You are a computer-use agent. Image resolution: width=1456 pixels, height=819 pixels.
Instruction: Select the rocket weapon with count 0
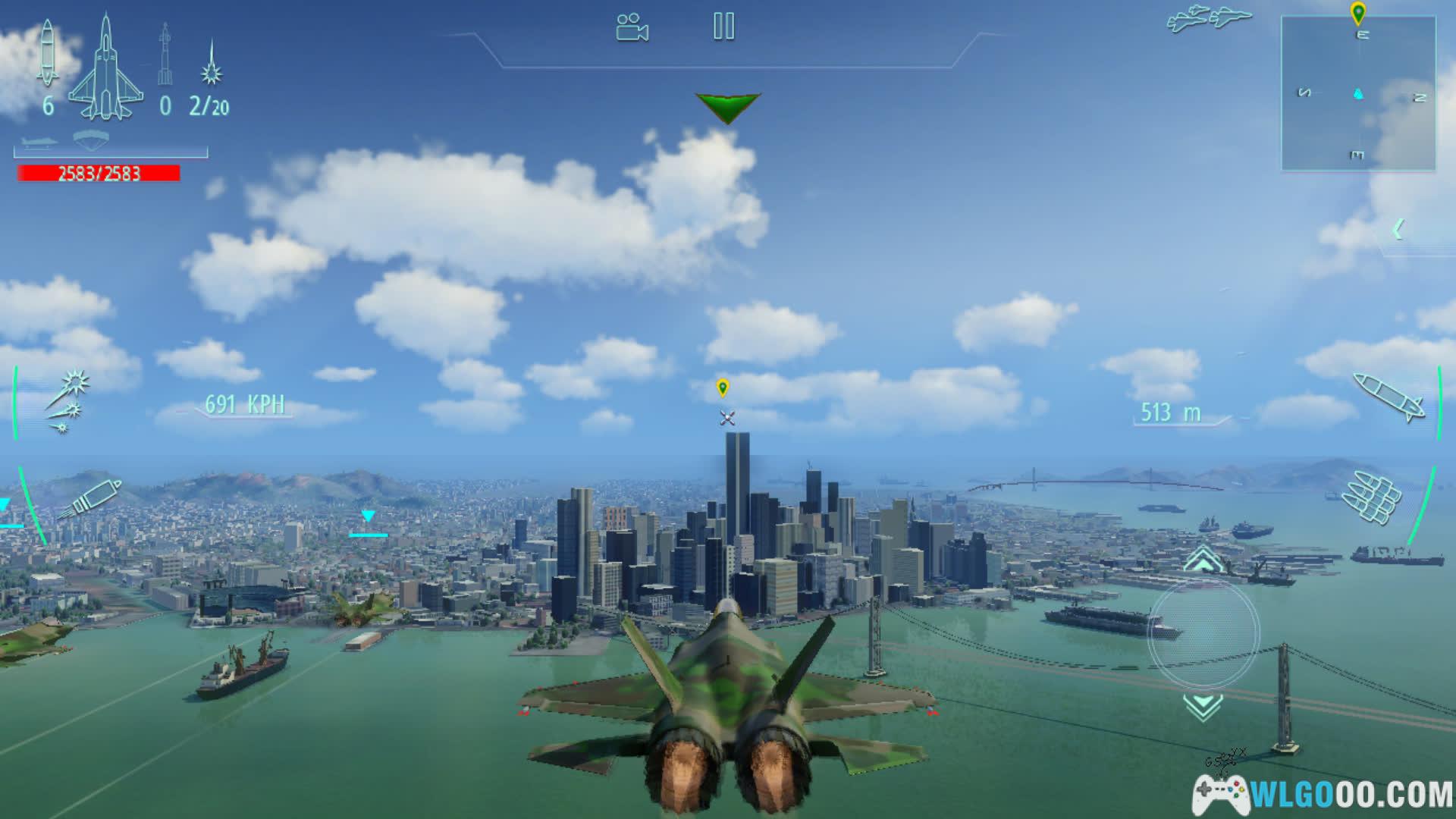165,68
